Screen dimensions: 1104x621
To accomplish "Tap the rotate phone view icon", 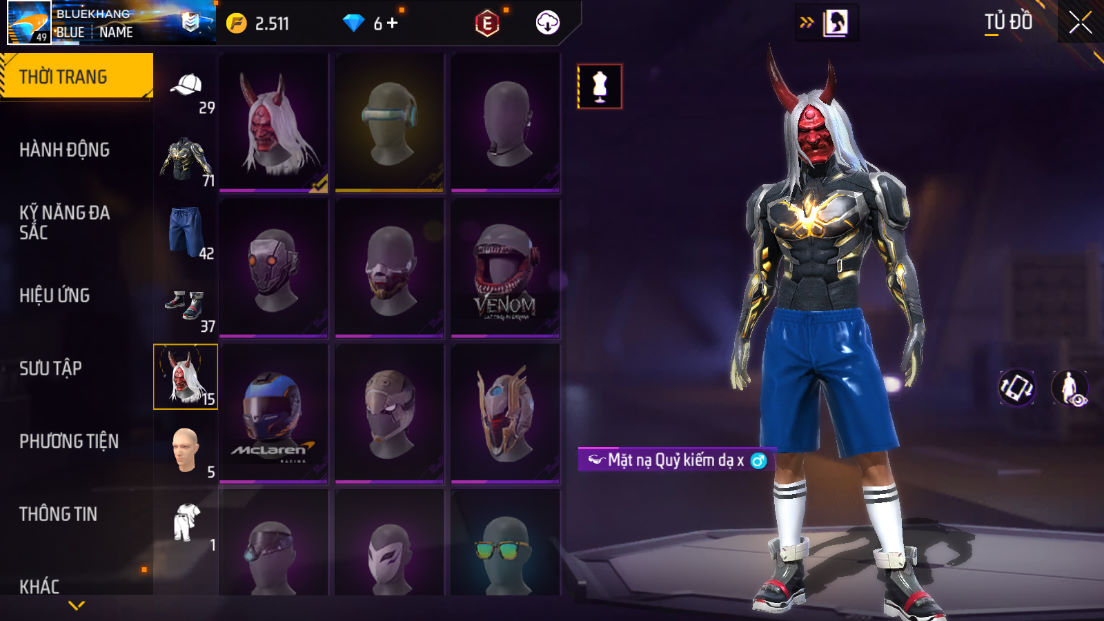I will pos(1017,388).
